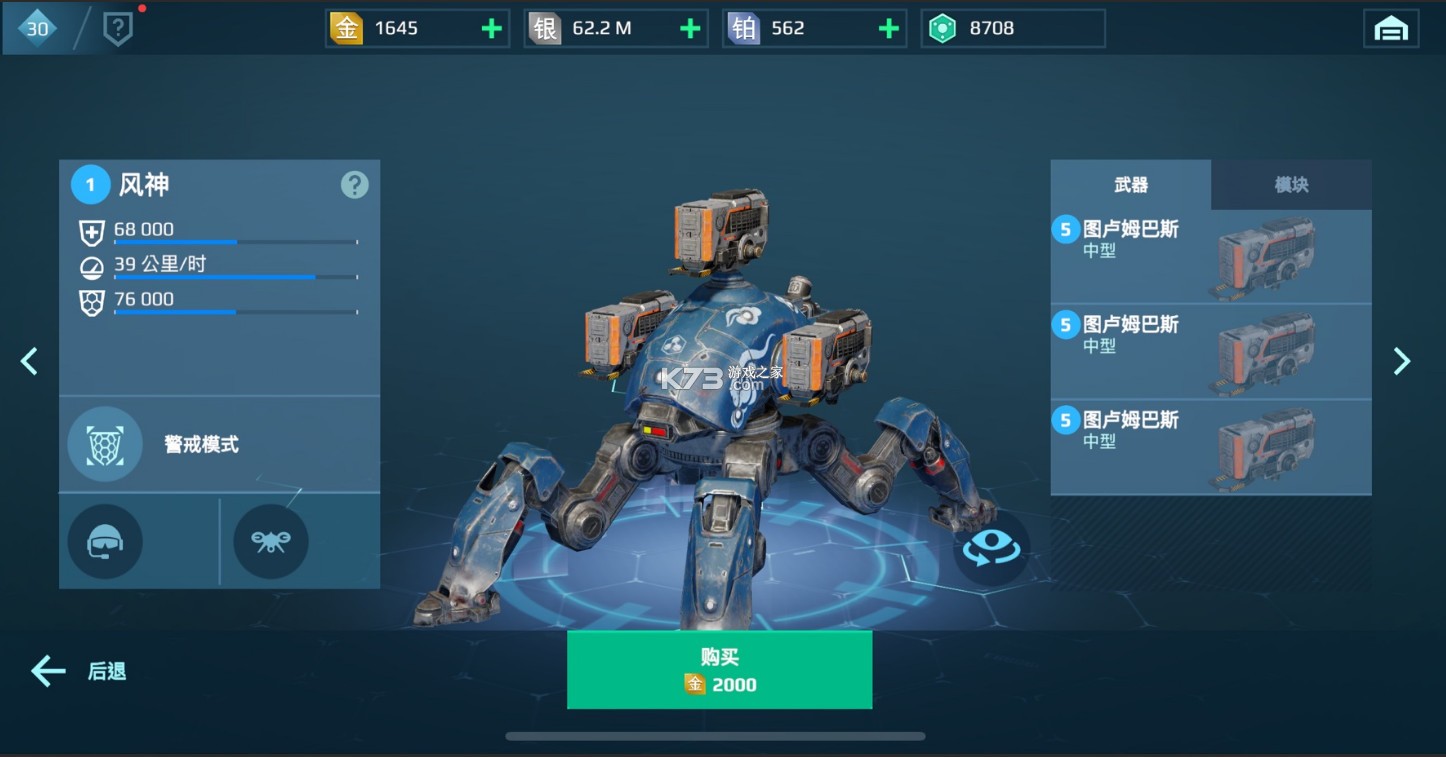Screen dimensions: 1446x757
Task: Stay on the 武器 weapons tab
Action: pos(1130,184)
